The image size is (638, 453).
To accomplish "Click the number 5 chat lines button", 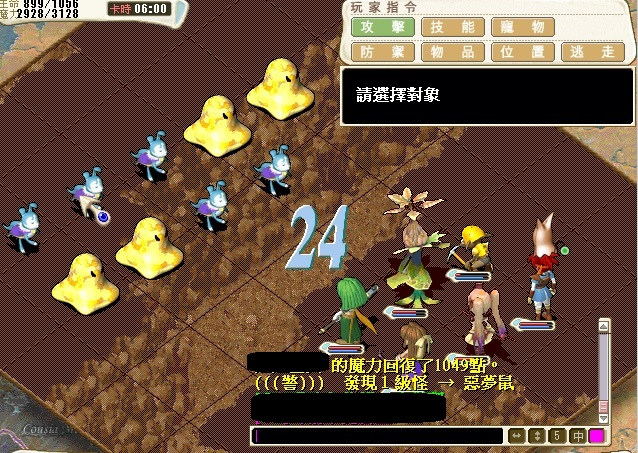I will coord(557,436).
